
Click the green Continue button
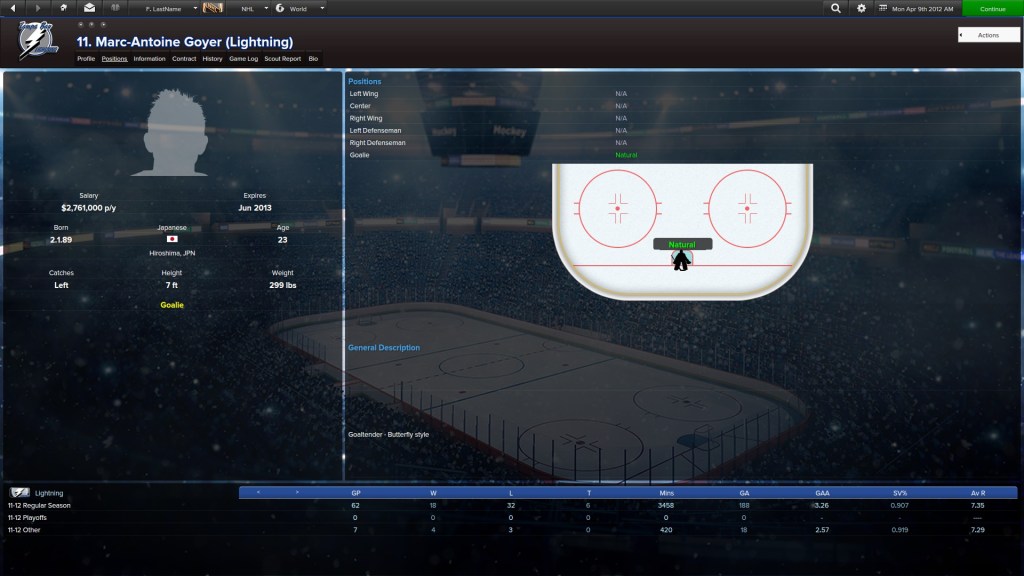pyautogui.click(x=992, y=8)
